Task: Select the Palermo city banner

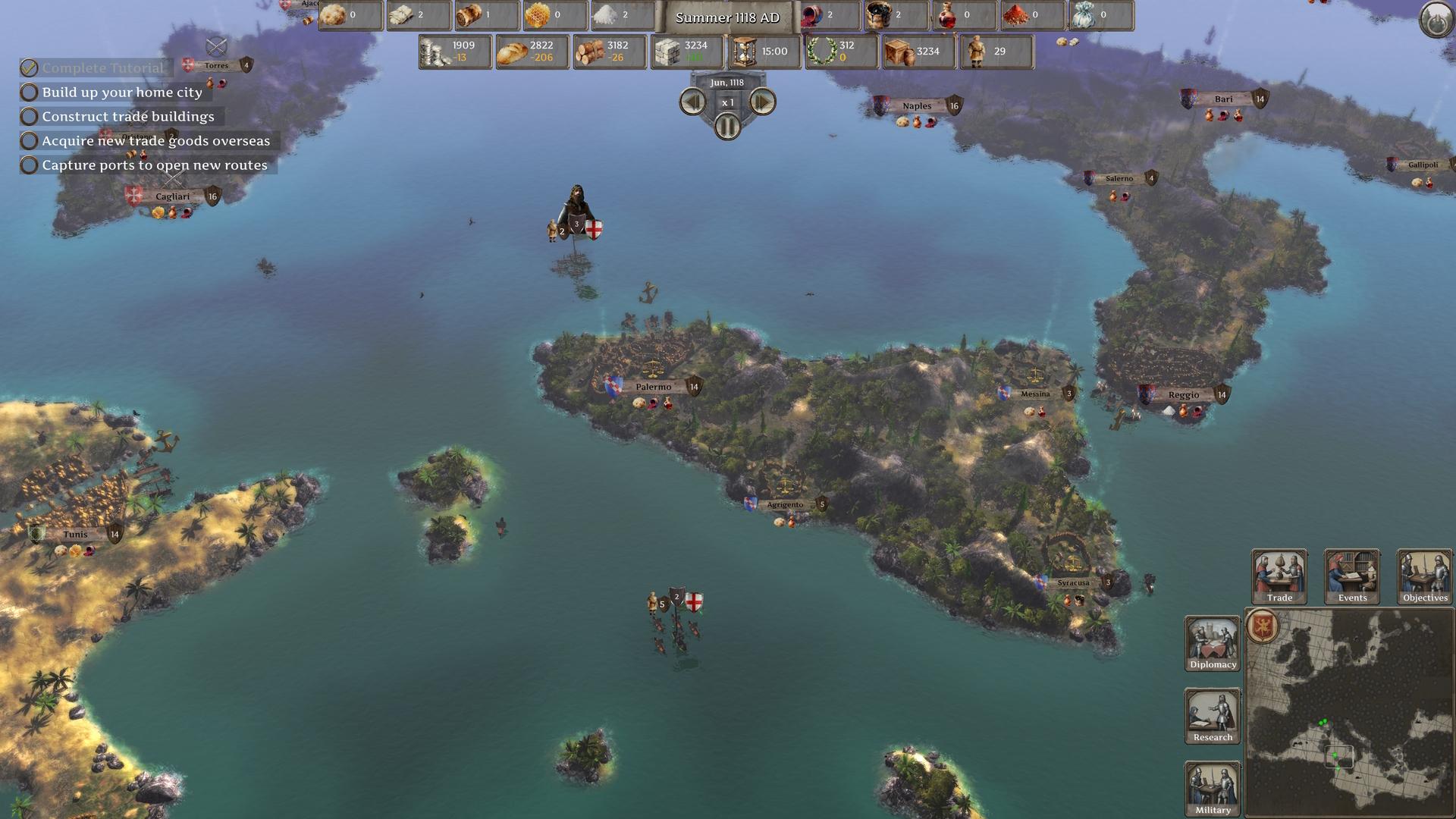Action: 654,387
